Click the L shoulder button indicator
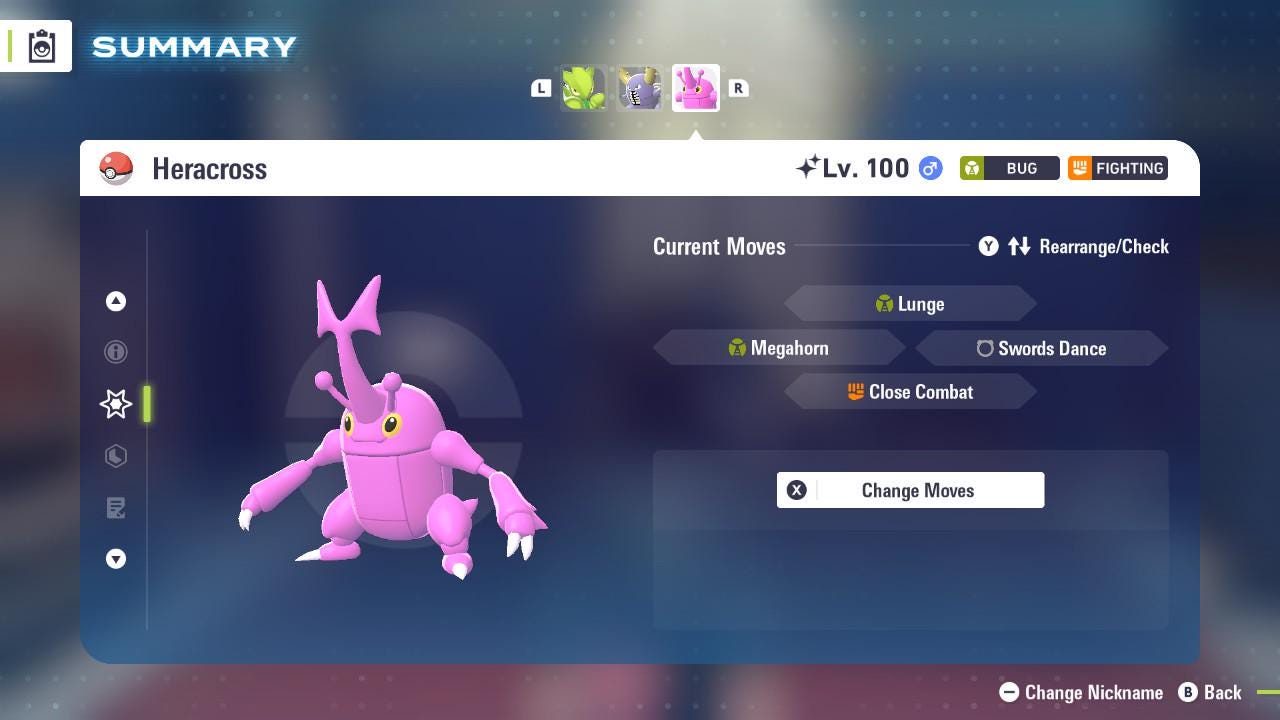1280x720 pixels. coord(541,88)
